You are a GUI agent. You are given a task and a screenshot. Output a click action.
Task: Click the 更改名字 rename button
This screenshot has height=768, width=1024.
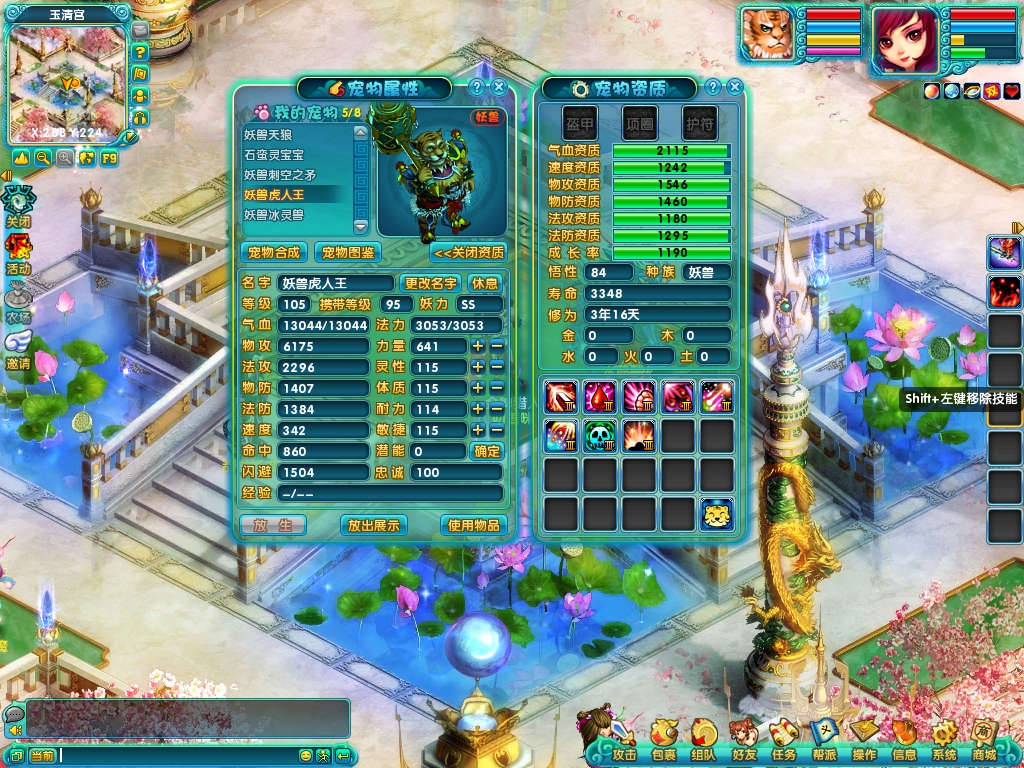(x=431, y=283)
